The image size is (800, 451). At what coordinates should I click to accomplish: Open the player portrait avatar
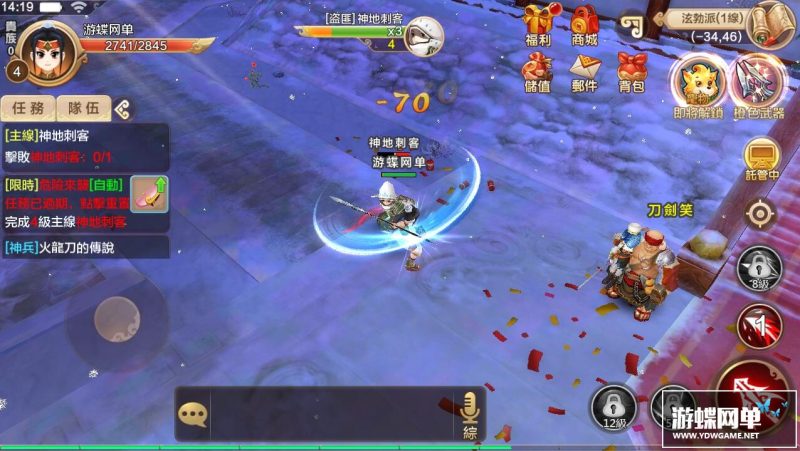[45, 50]
